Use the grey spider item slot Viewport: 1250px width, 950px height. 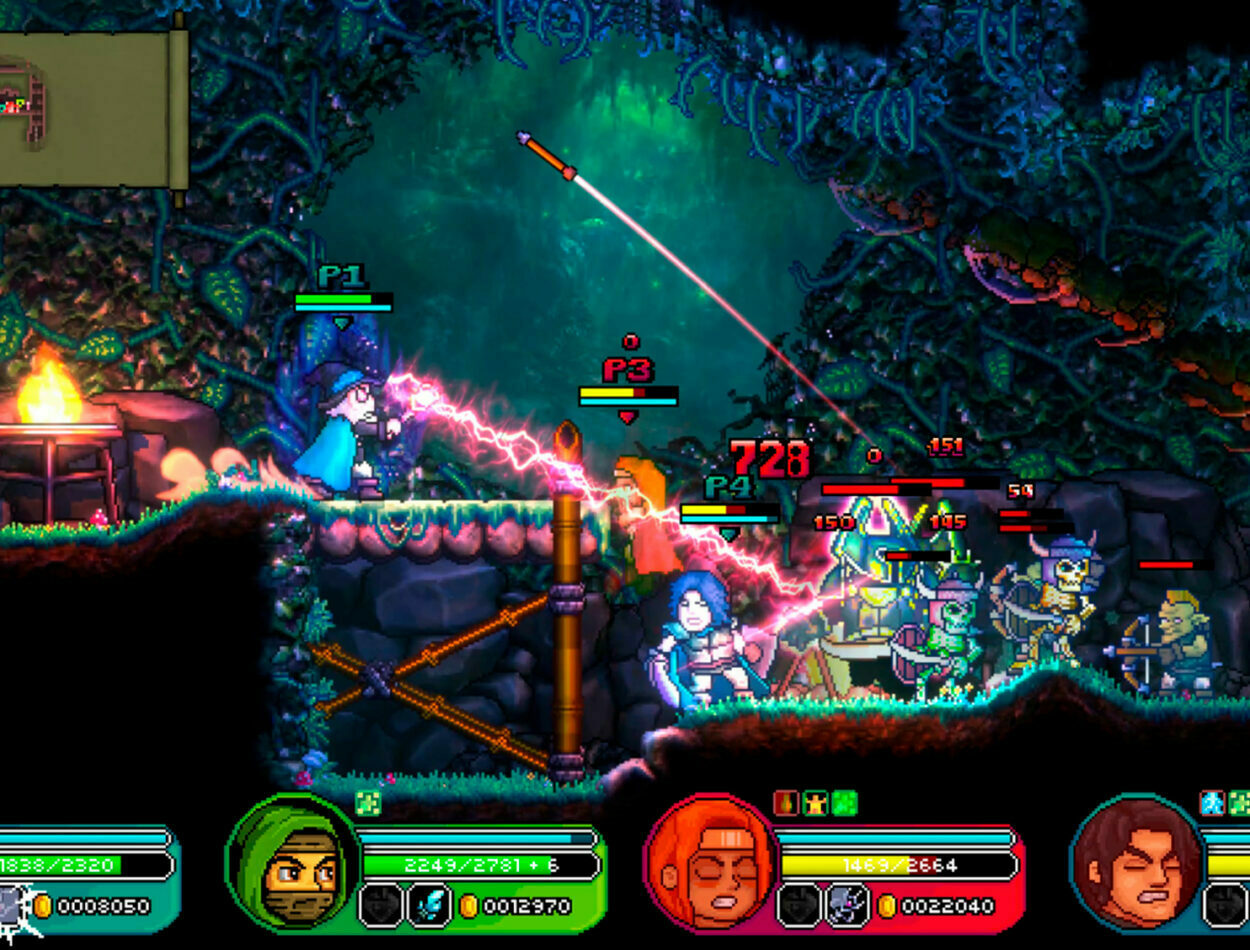tap(846, 906)
